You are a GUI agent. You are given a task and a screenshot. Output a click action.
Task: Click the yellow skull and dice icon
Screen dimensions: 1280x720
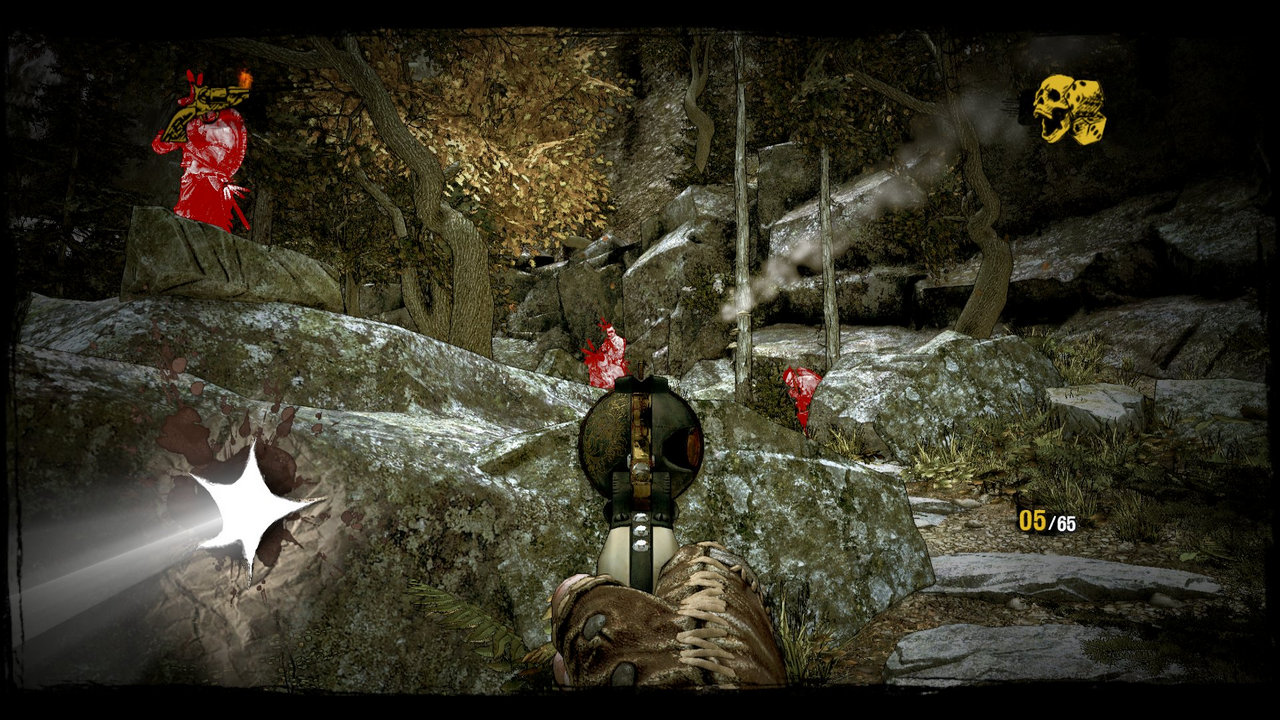click(x=1069, y=108)
